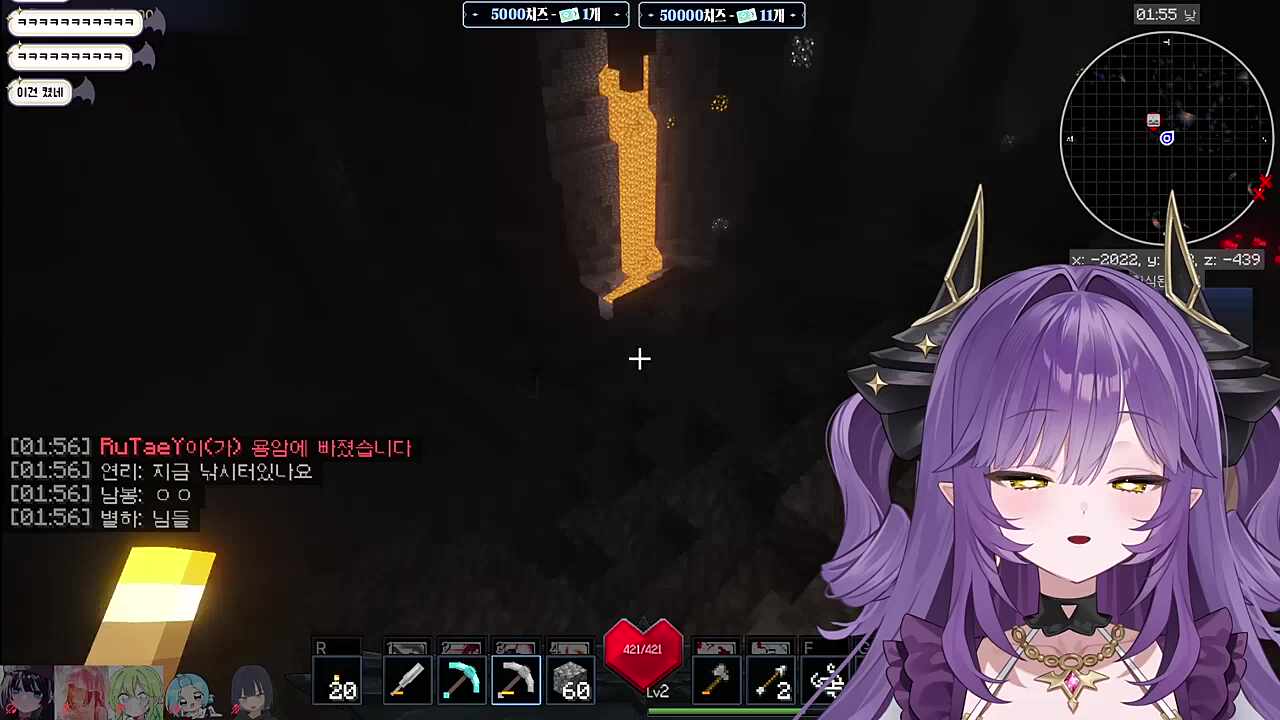Open the circular minimap

point(1166,138)
